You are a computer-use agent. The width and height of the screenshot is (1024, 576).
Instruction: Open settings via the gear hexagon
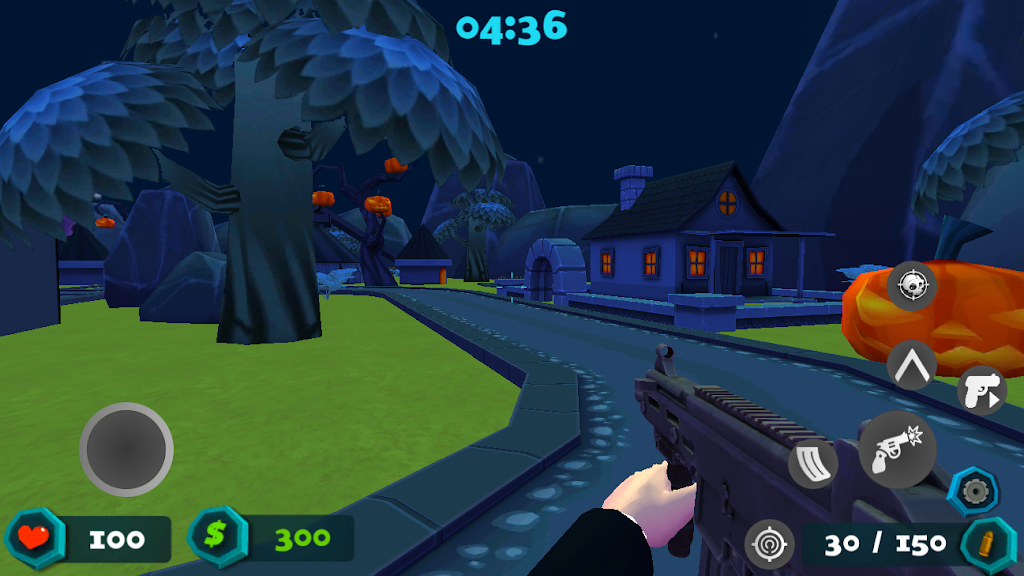tap(973, 491)
